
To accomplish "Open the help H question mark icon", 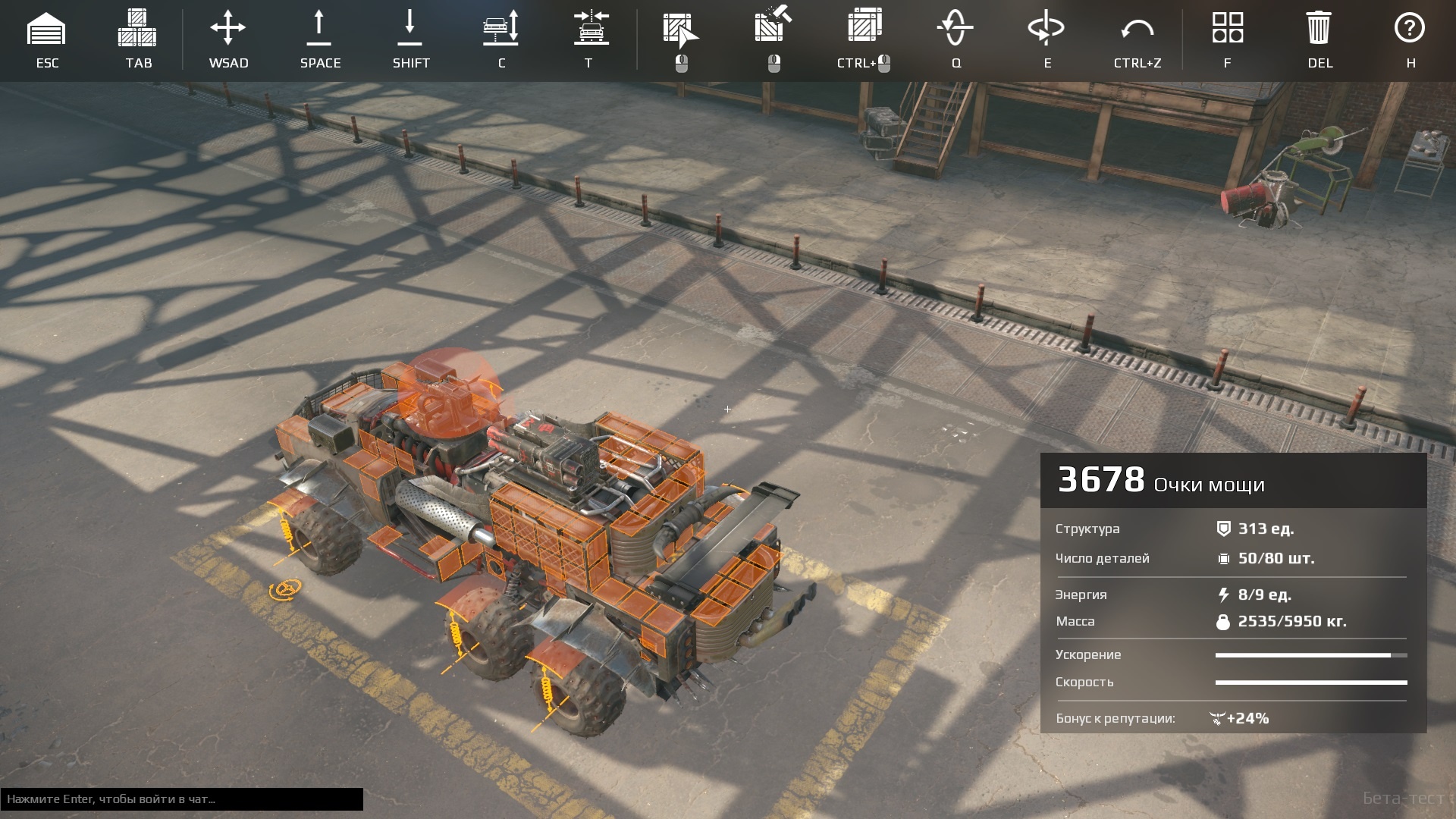I will point(1410,30).
